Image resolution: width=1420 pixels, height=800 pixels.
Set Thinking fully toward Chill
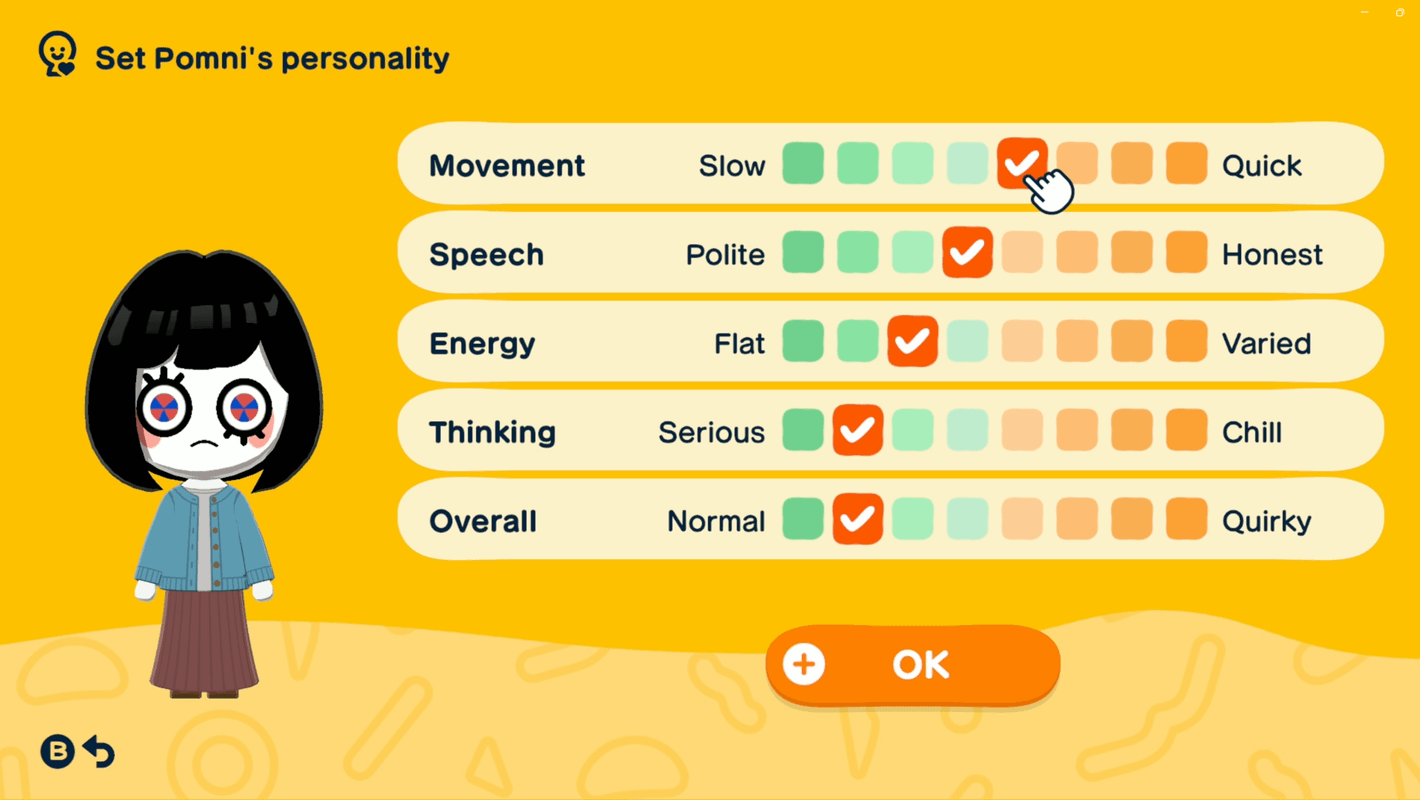click(x=1186, y=430)
